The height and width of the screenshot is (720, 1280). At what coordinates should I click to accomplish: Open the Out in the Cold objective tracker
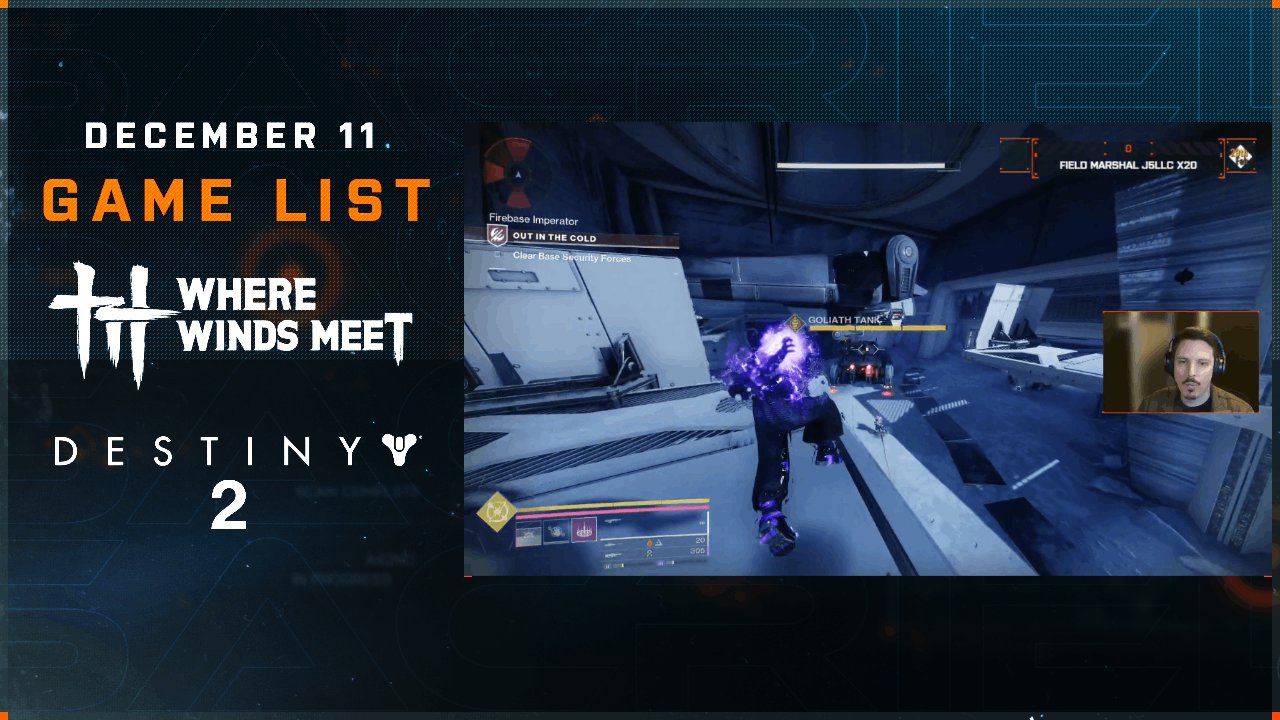[553, 238]
